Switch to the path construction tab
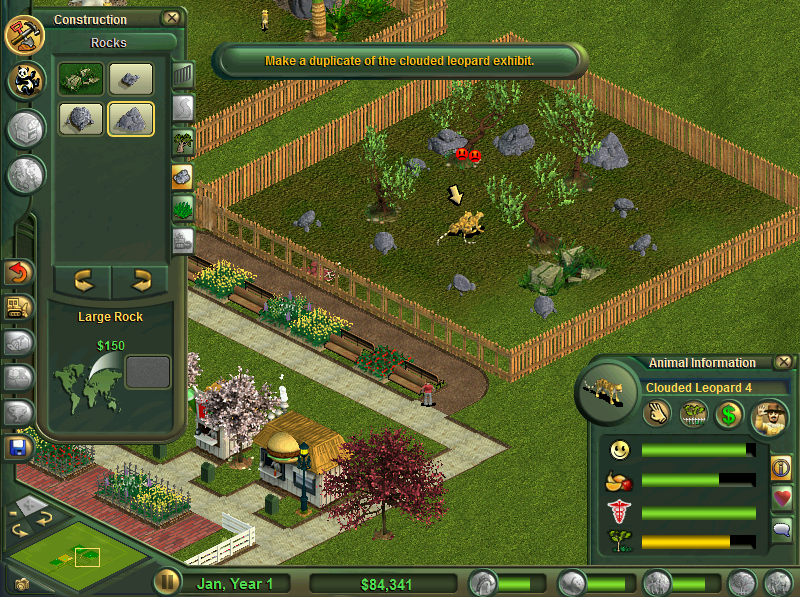 pos(183,108)
